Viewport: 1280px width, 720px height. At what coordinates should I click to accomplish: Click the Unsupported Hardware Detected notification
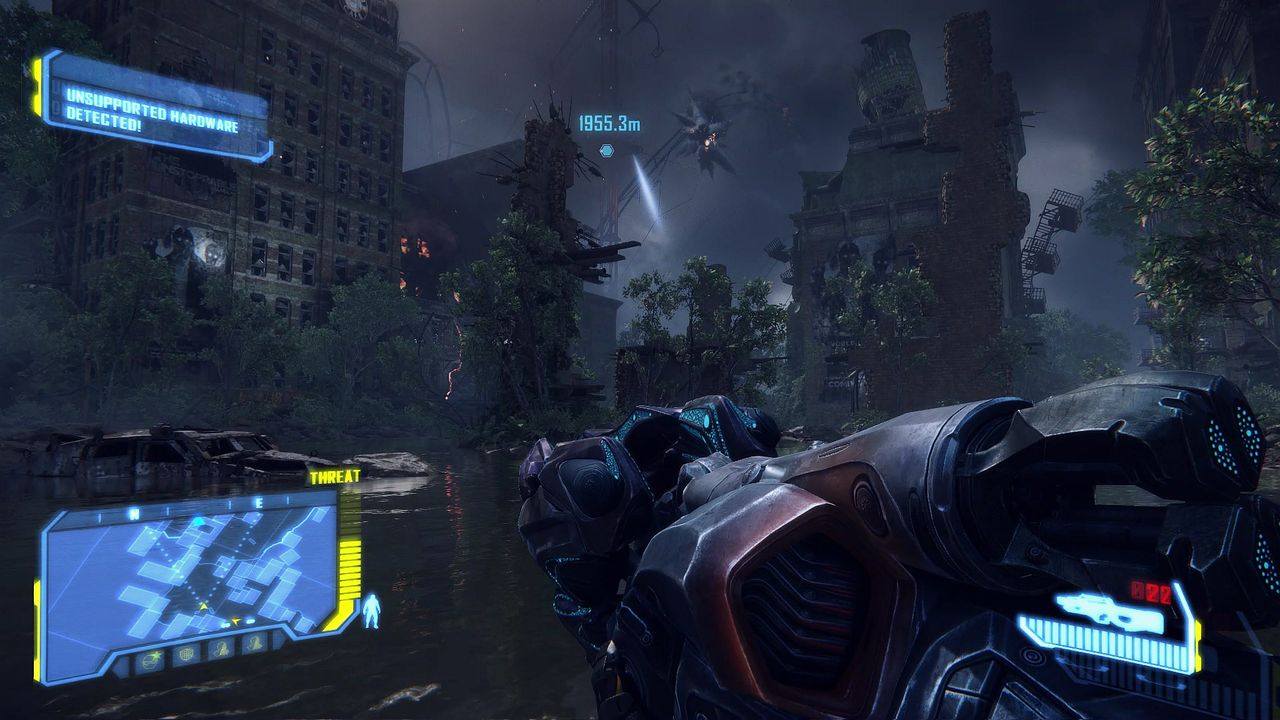(x=155, y=107)
